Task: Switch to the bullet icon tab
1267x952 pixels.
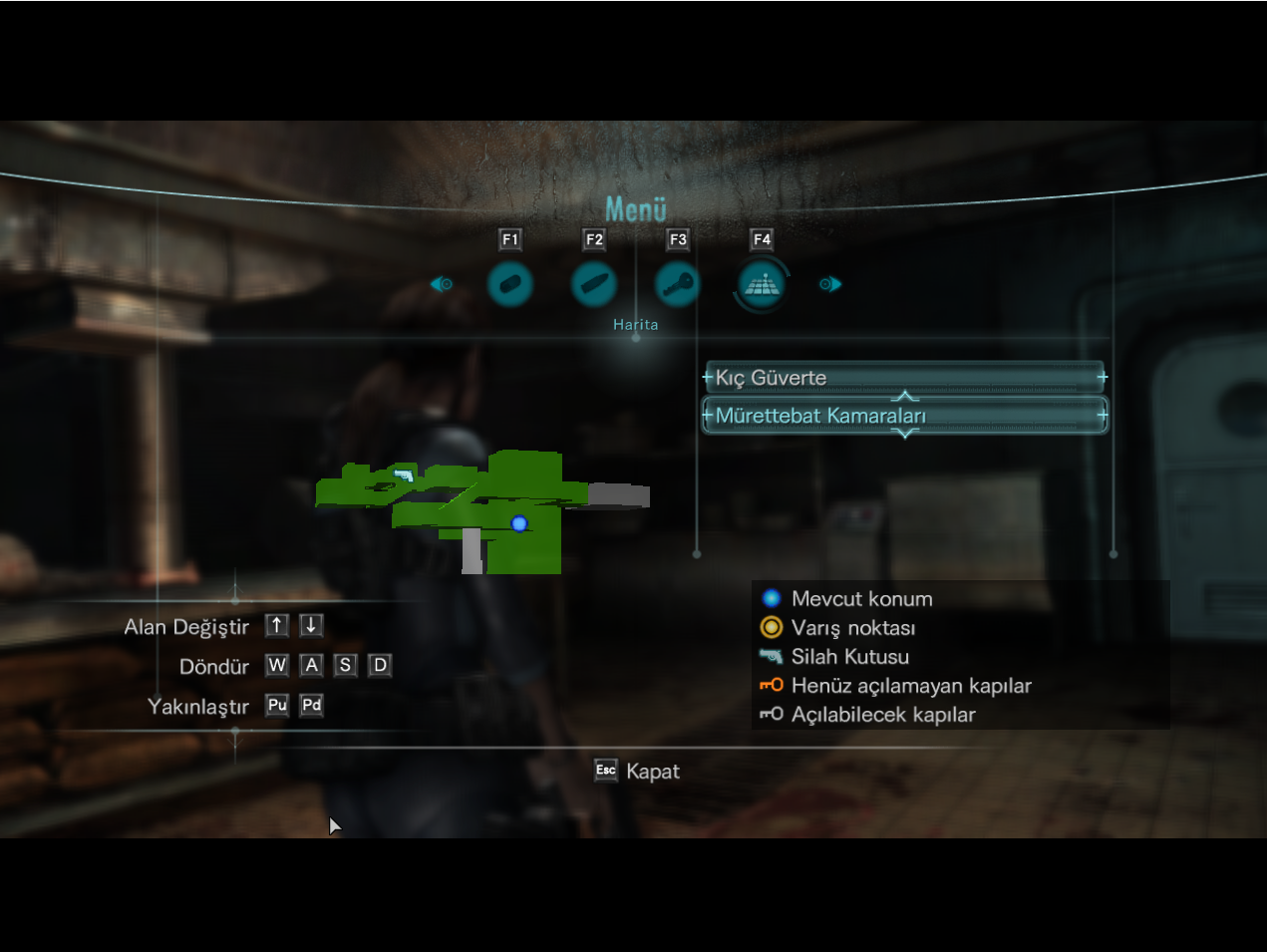Action: click(593, 284)
